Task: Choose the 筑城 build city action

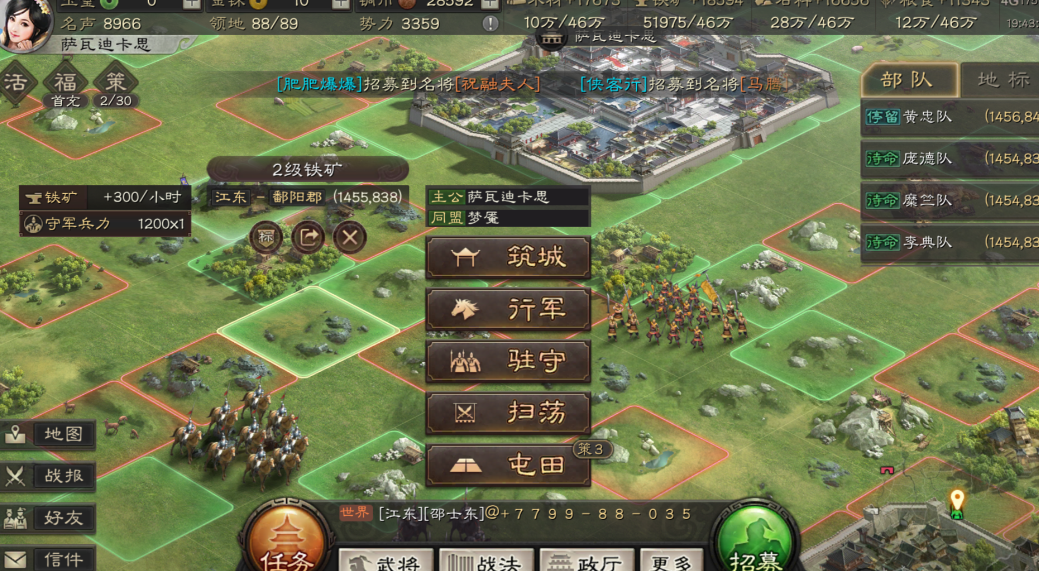Action: coord(508,258)
